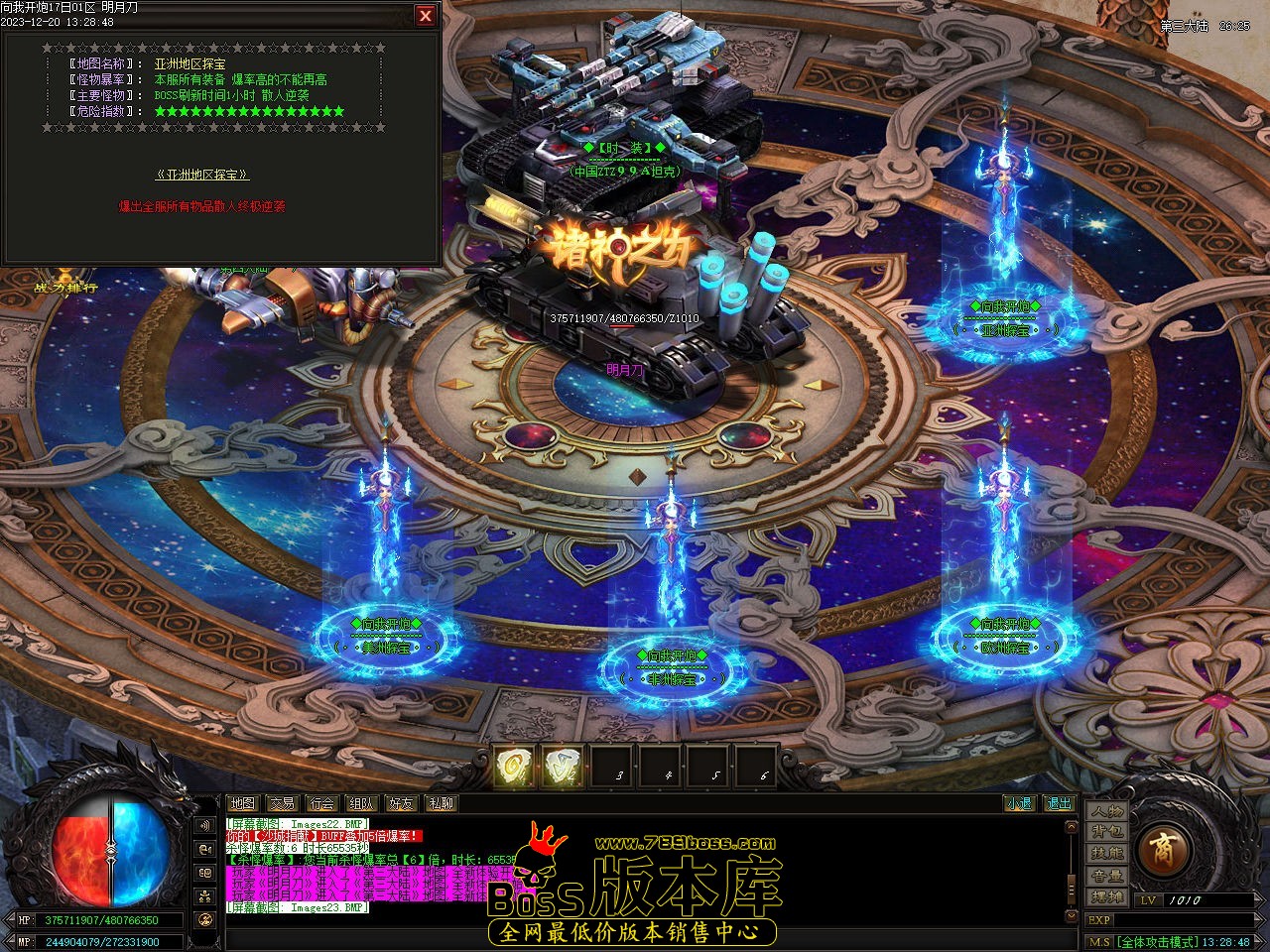The height and width of the screenshot is (952, 1270).
Task: Click the 小退 logout button
Action: (x=1019, y=803)
